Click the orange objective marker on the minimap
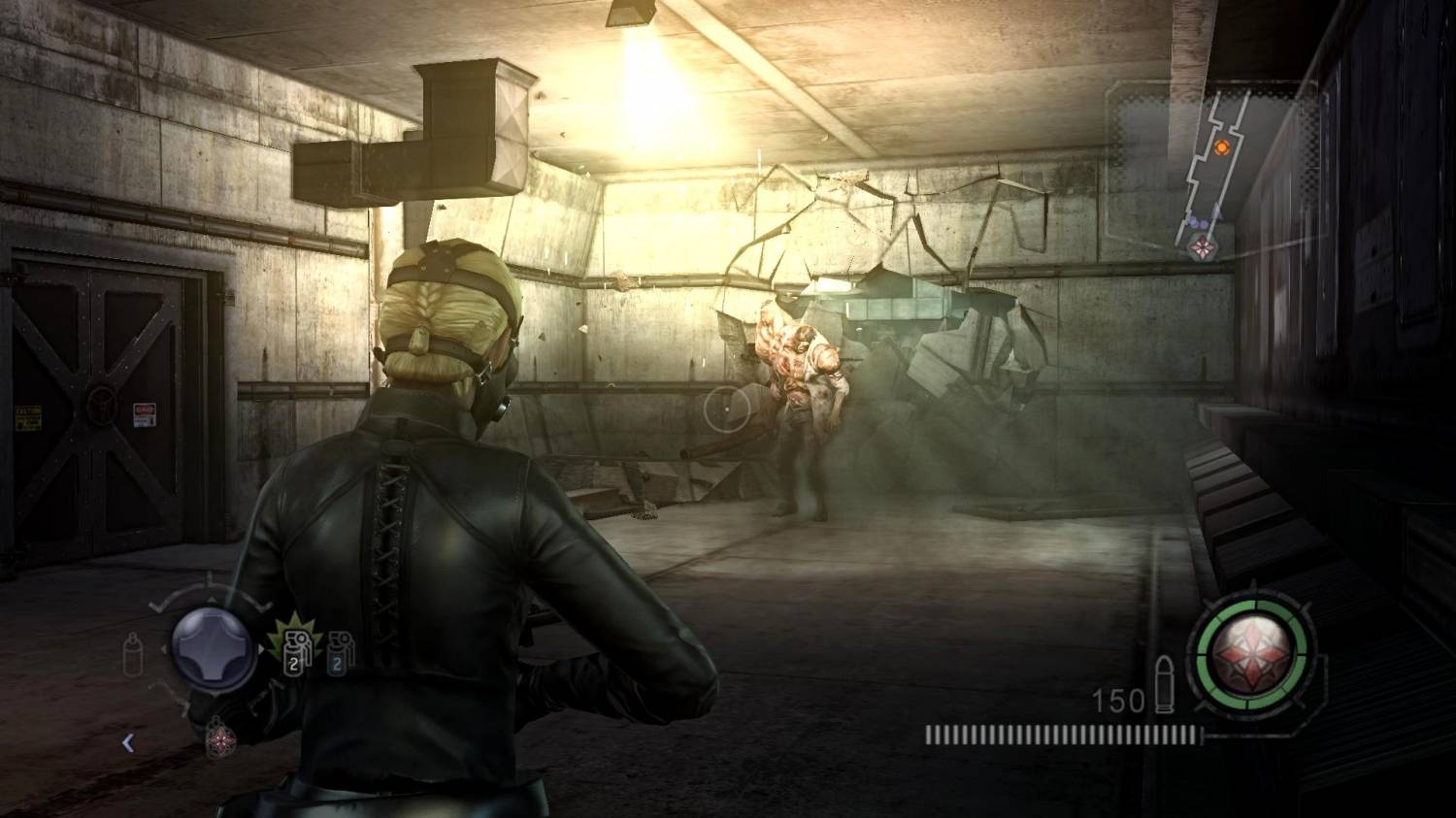 [1222, 148]
